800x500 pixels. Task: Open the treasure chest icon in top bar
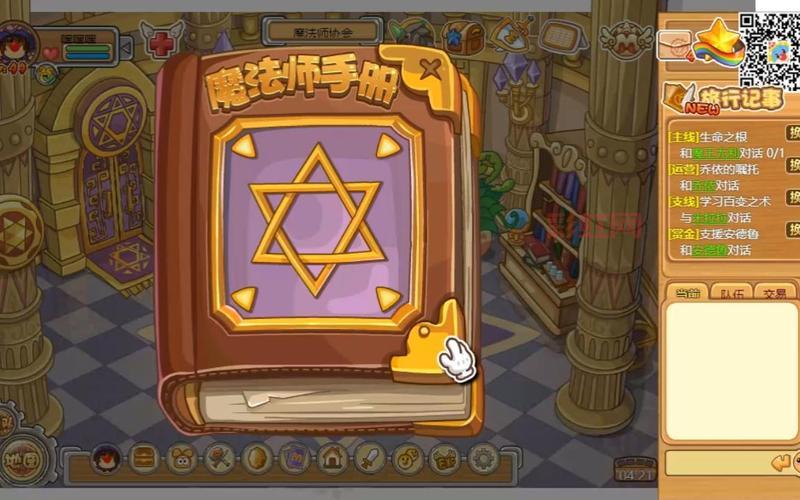pyautogui.click(x=462, y=36)
